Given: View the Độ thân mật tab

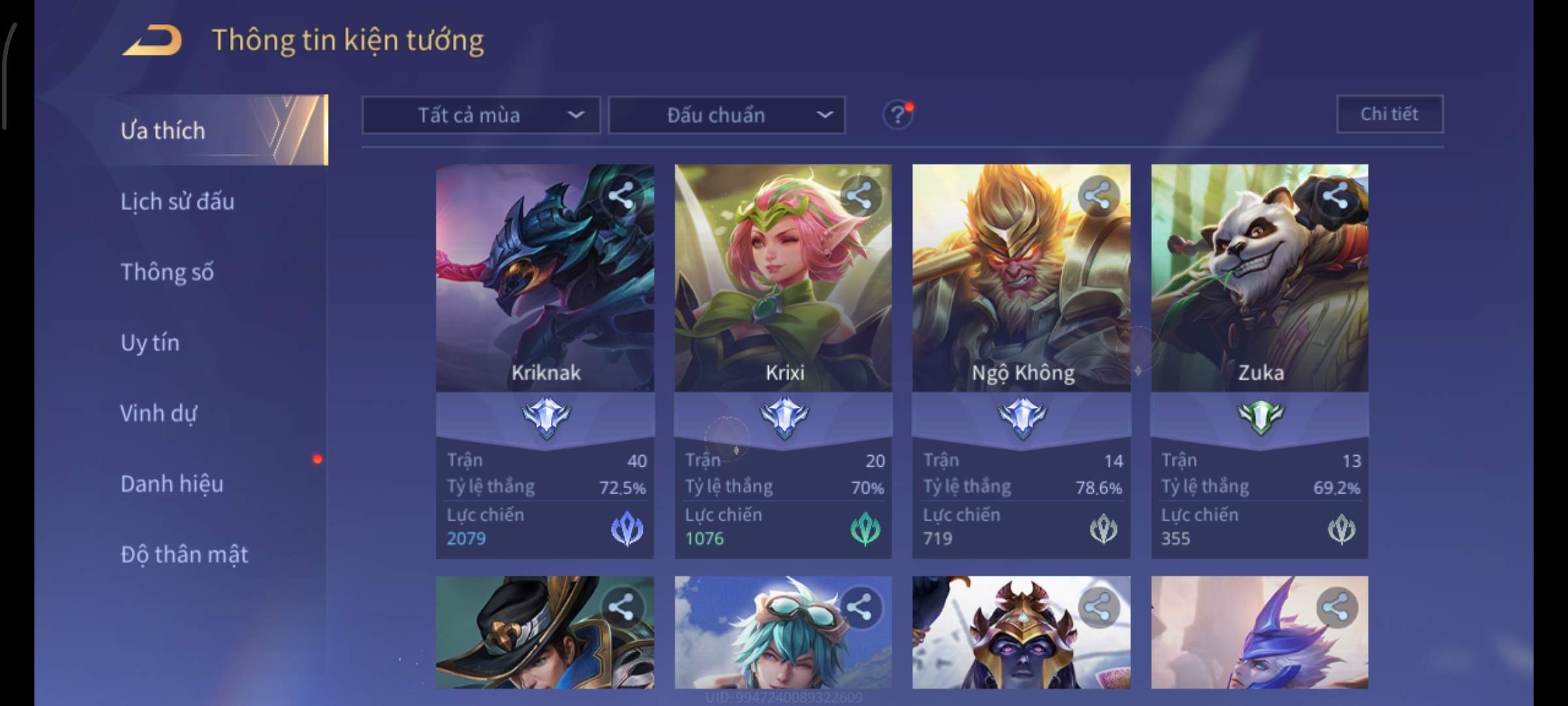Looking at the screenshot, I should click(184, 554).
